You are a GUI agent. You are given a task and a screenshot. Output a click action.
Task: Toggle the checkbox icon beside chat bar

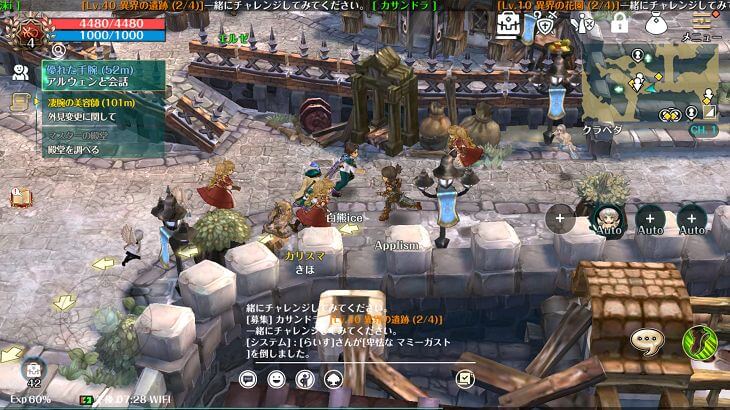[464, 379]
